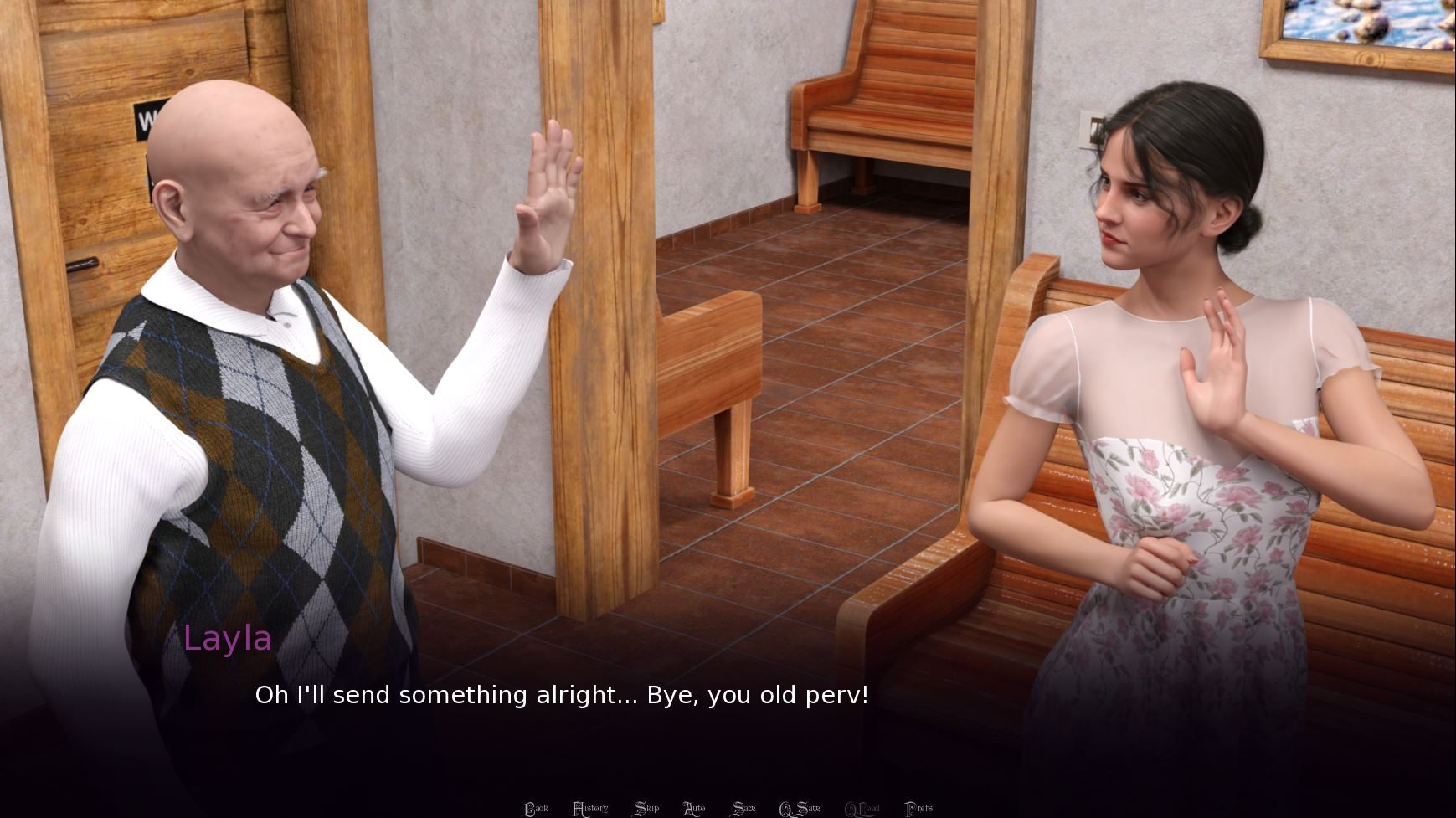The width and height of the screenshot is (1456, 818).
Task: Click Q.Load to quick load
Action: click(862, 808)
